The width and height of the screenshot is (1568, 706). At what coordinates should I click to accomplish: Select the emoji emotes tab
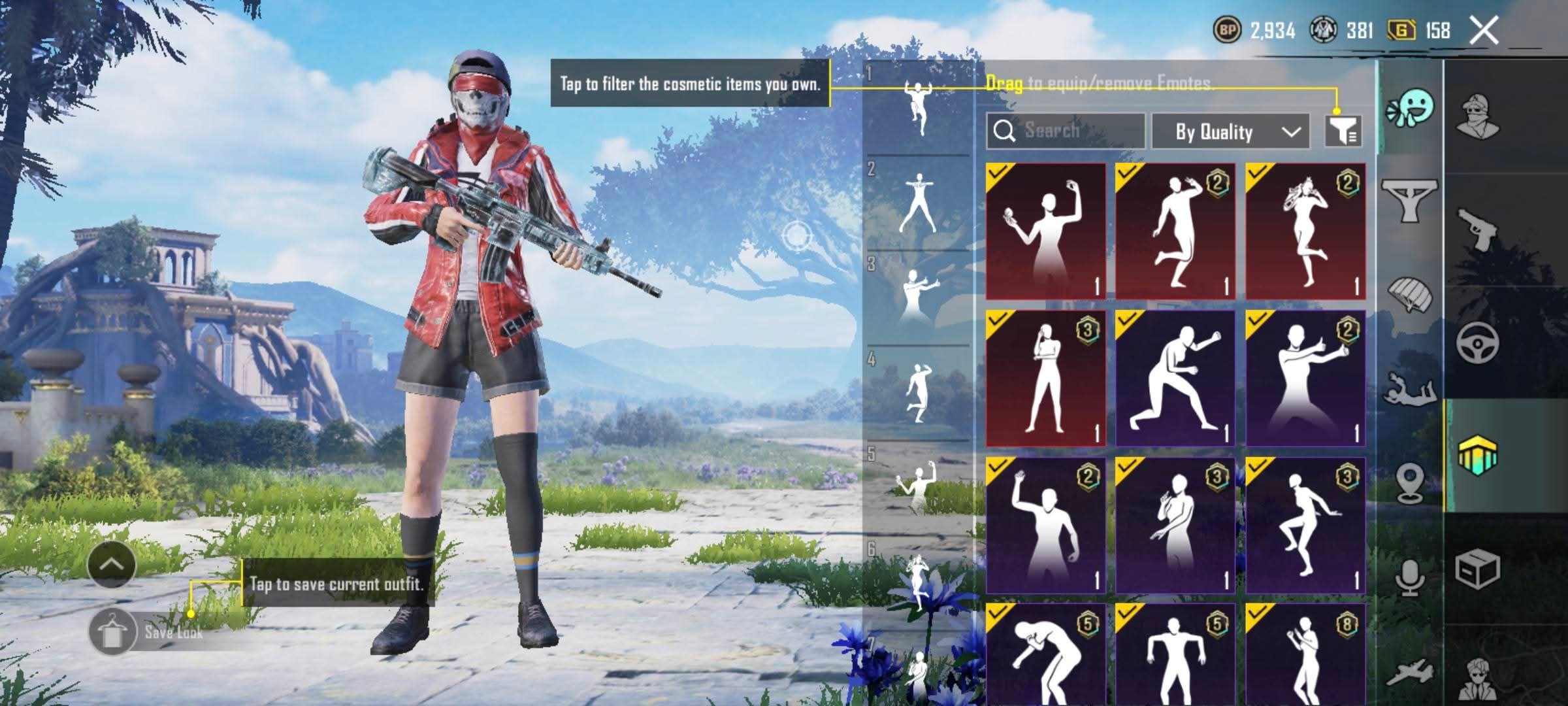tap(1410, 109)
